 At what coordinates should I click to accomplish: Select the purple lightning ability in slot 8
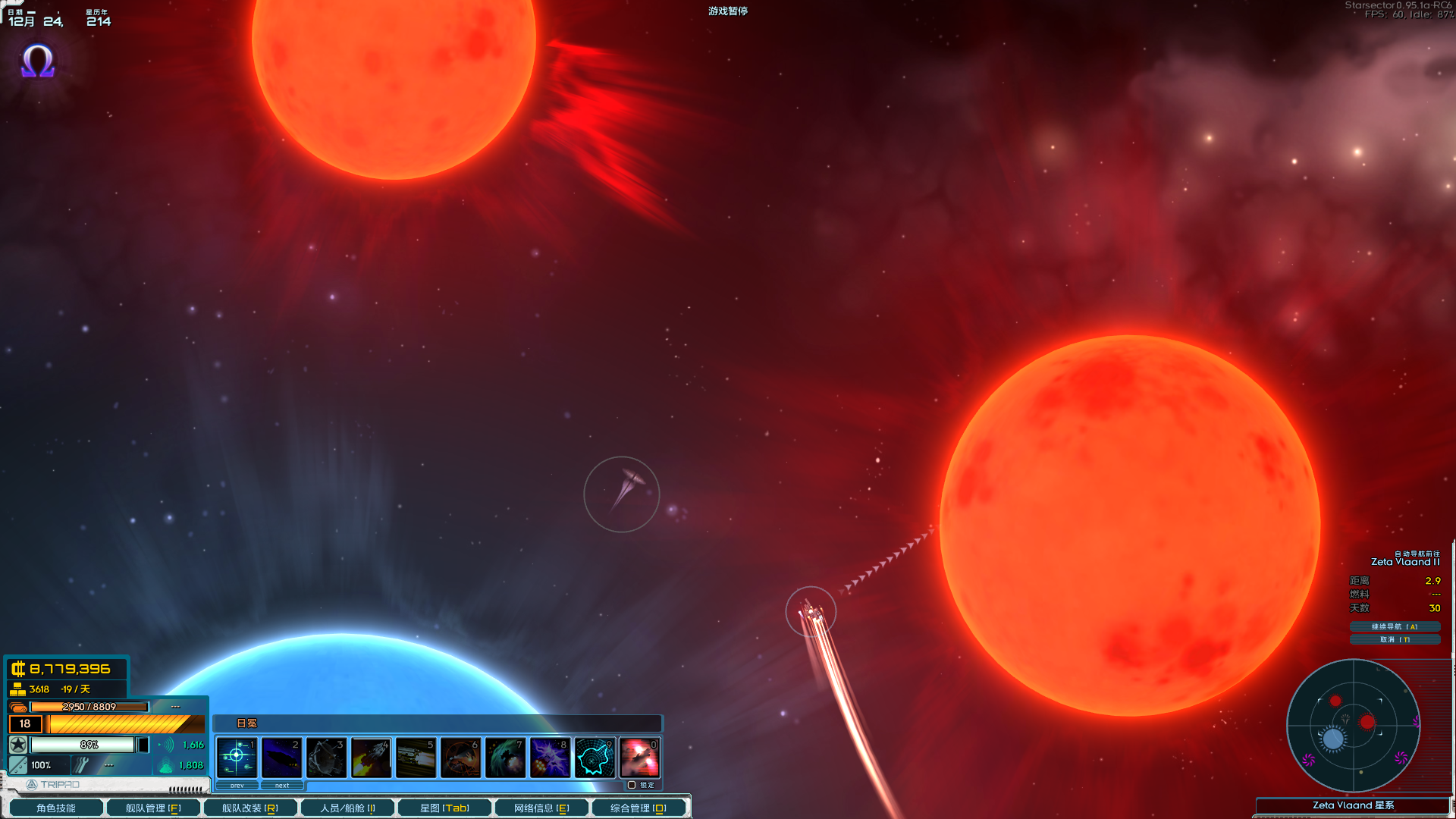[x=551, y=758]
